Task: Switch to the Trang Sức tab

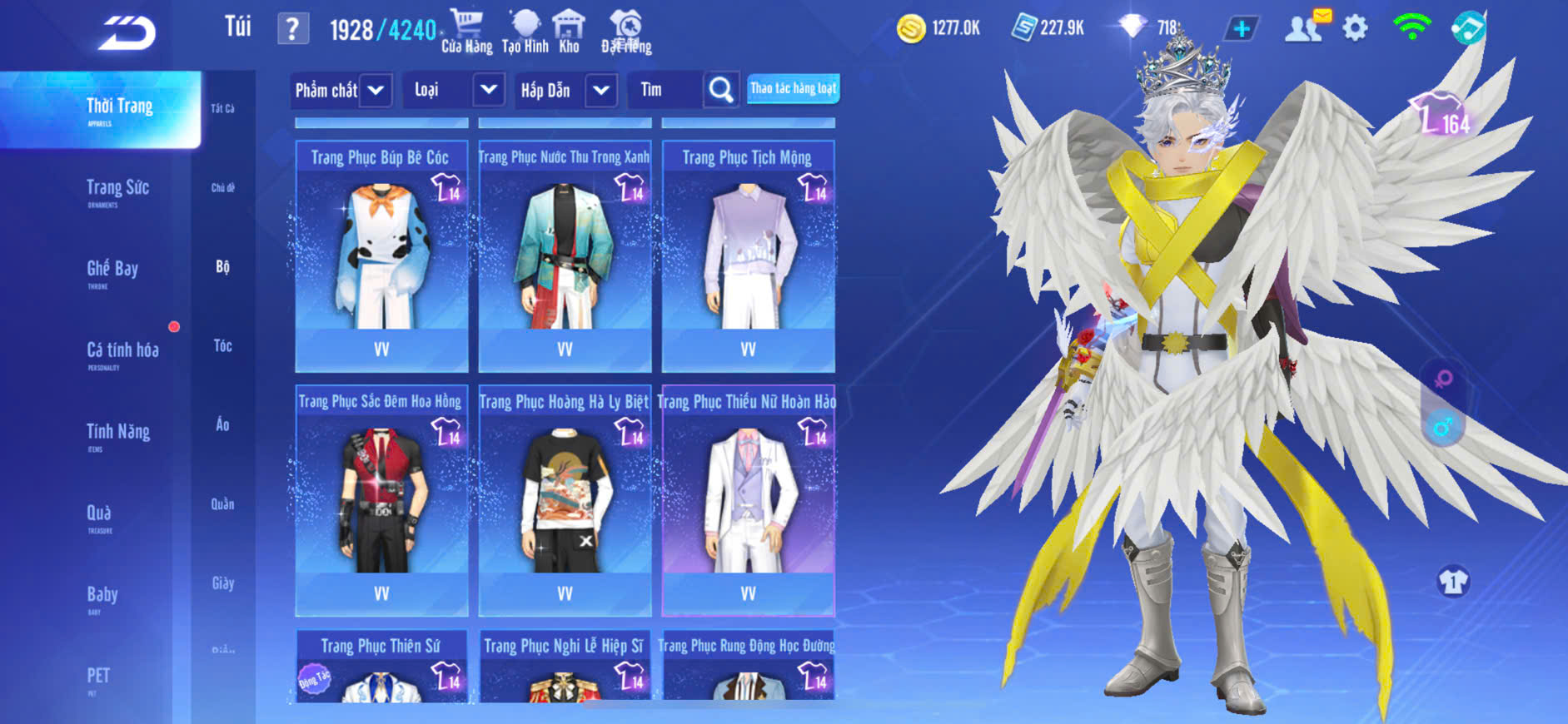Action: [117, 189]
